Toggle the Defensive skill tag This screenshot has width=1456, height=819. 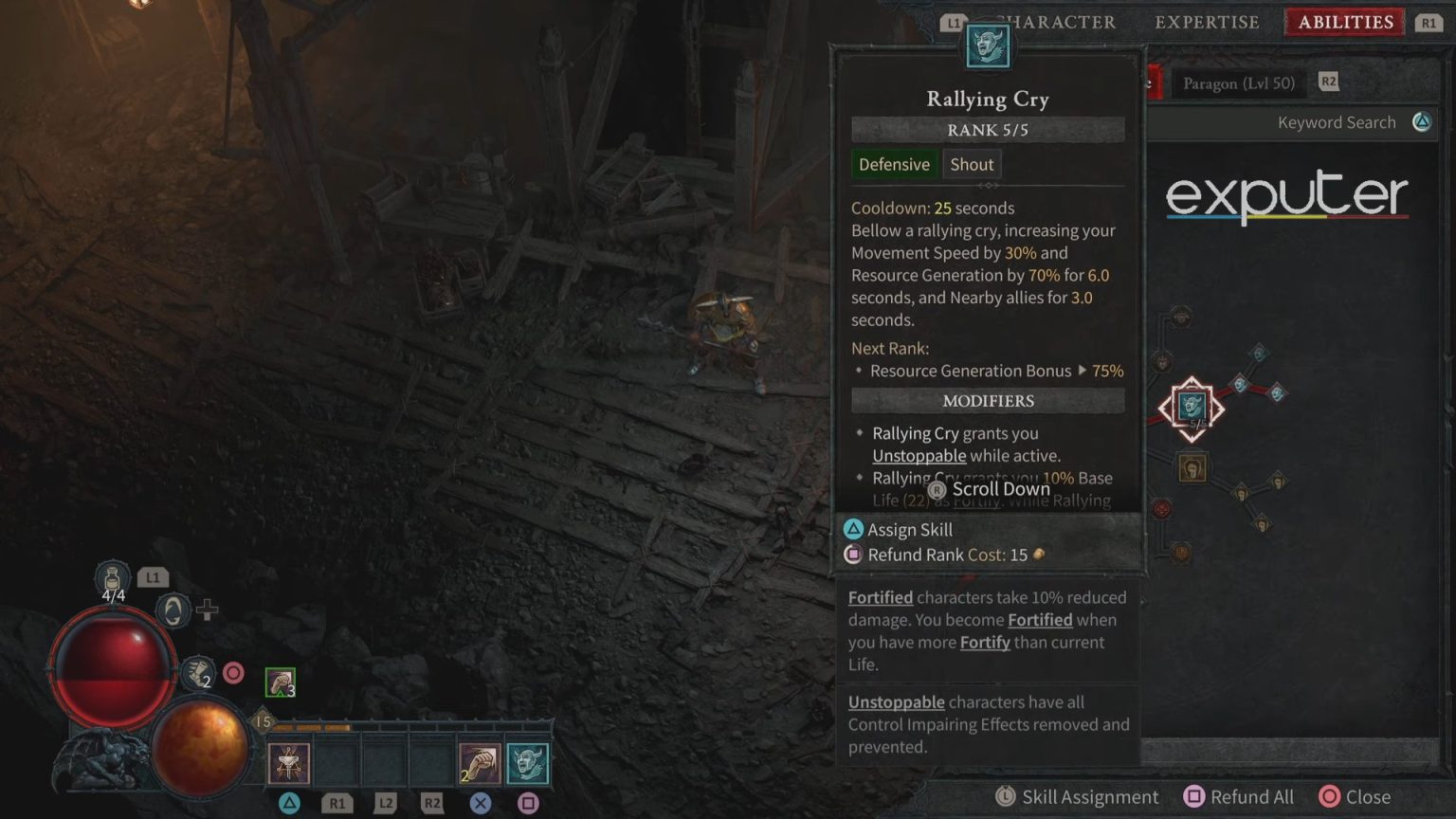[894, 164]
